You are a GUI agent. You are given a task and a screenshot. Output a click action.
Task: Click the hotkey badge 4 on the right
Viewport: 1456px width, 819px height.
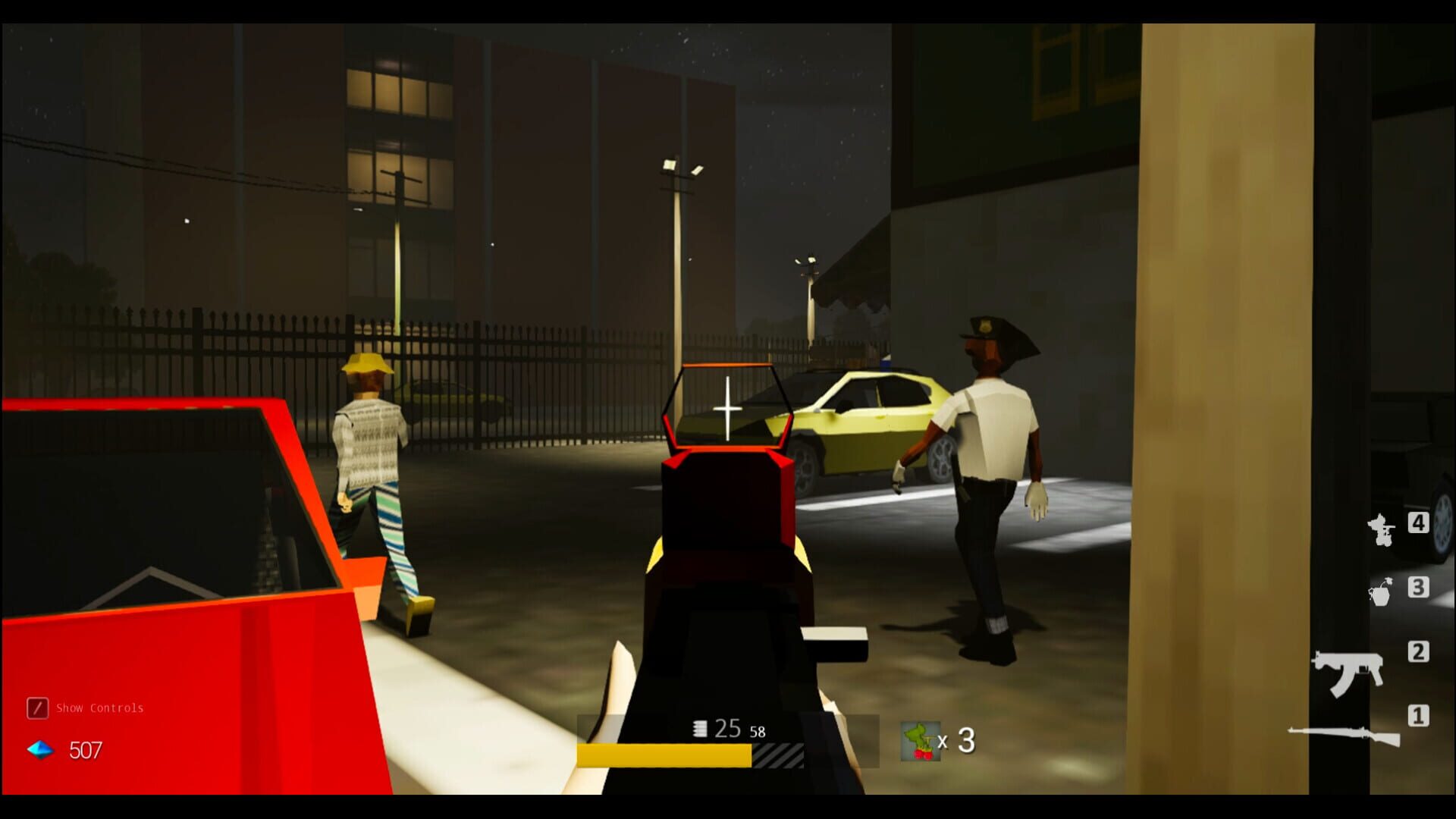click(1420, 523)
